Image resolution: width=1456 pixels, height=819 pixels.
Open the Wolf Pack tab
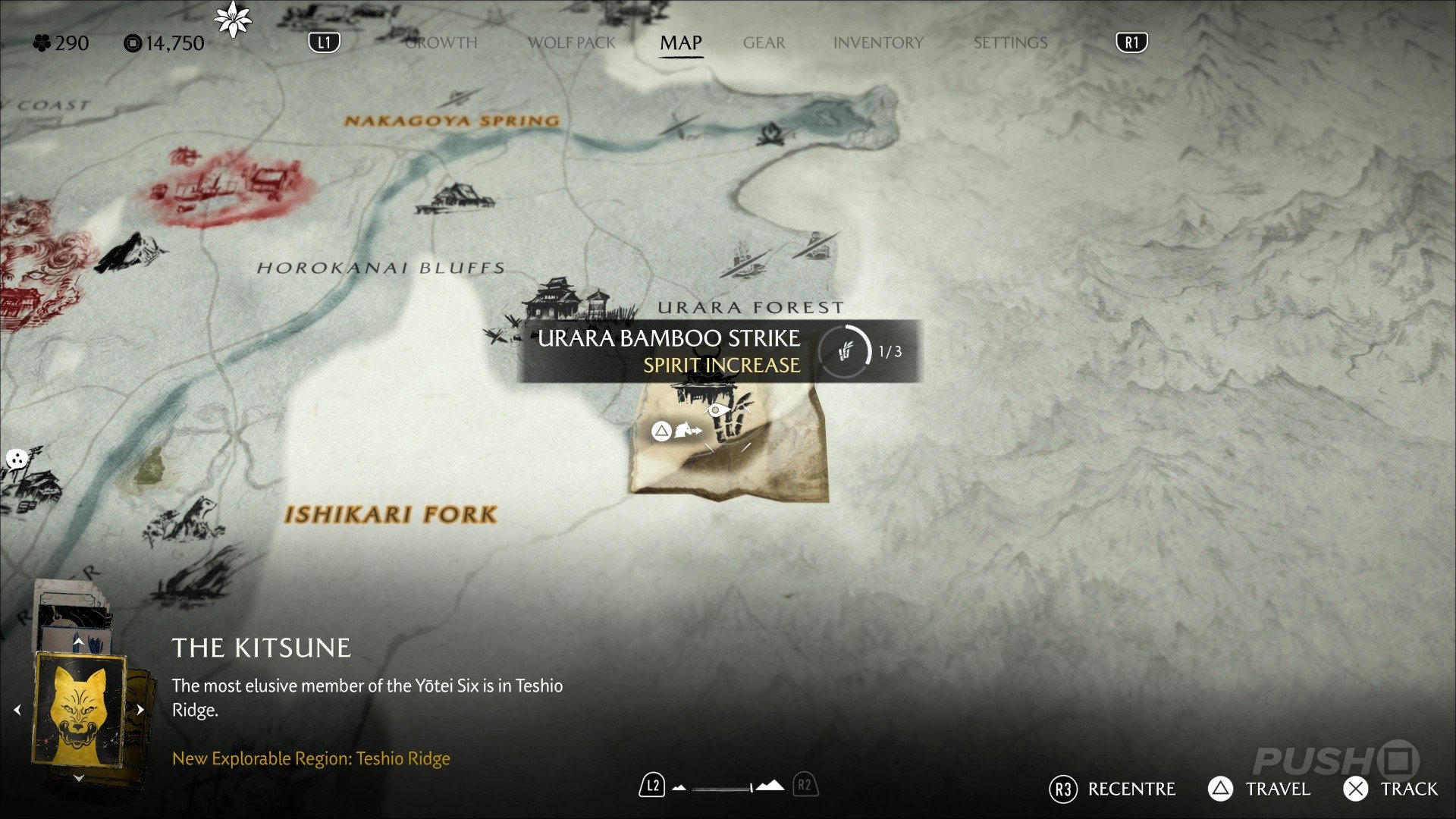pyautogui.click(x=572, y=42)
